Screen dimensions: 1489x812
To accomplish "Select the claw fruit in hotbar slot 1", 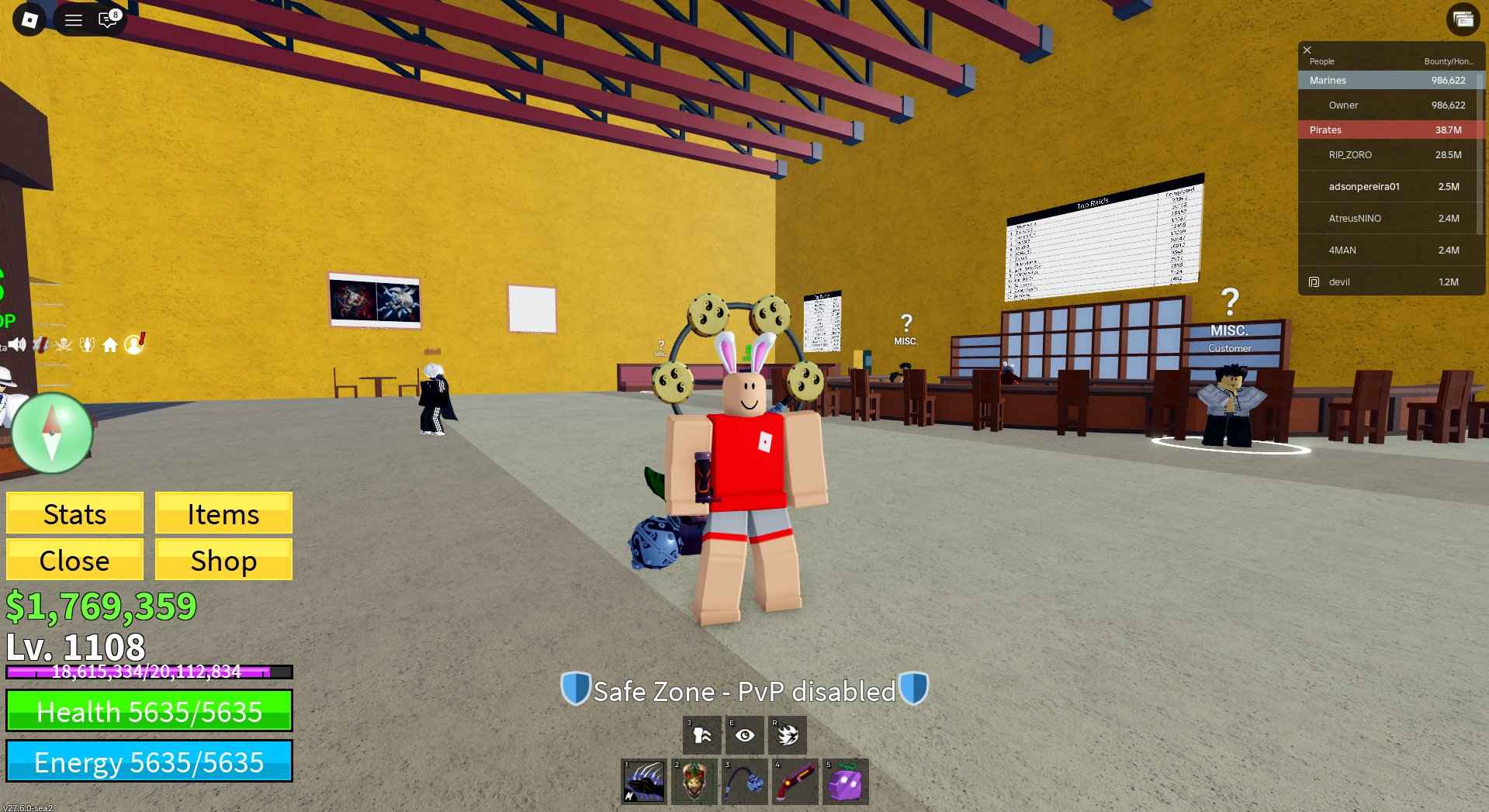I will pos(644,781).
